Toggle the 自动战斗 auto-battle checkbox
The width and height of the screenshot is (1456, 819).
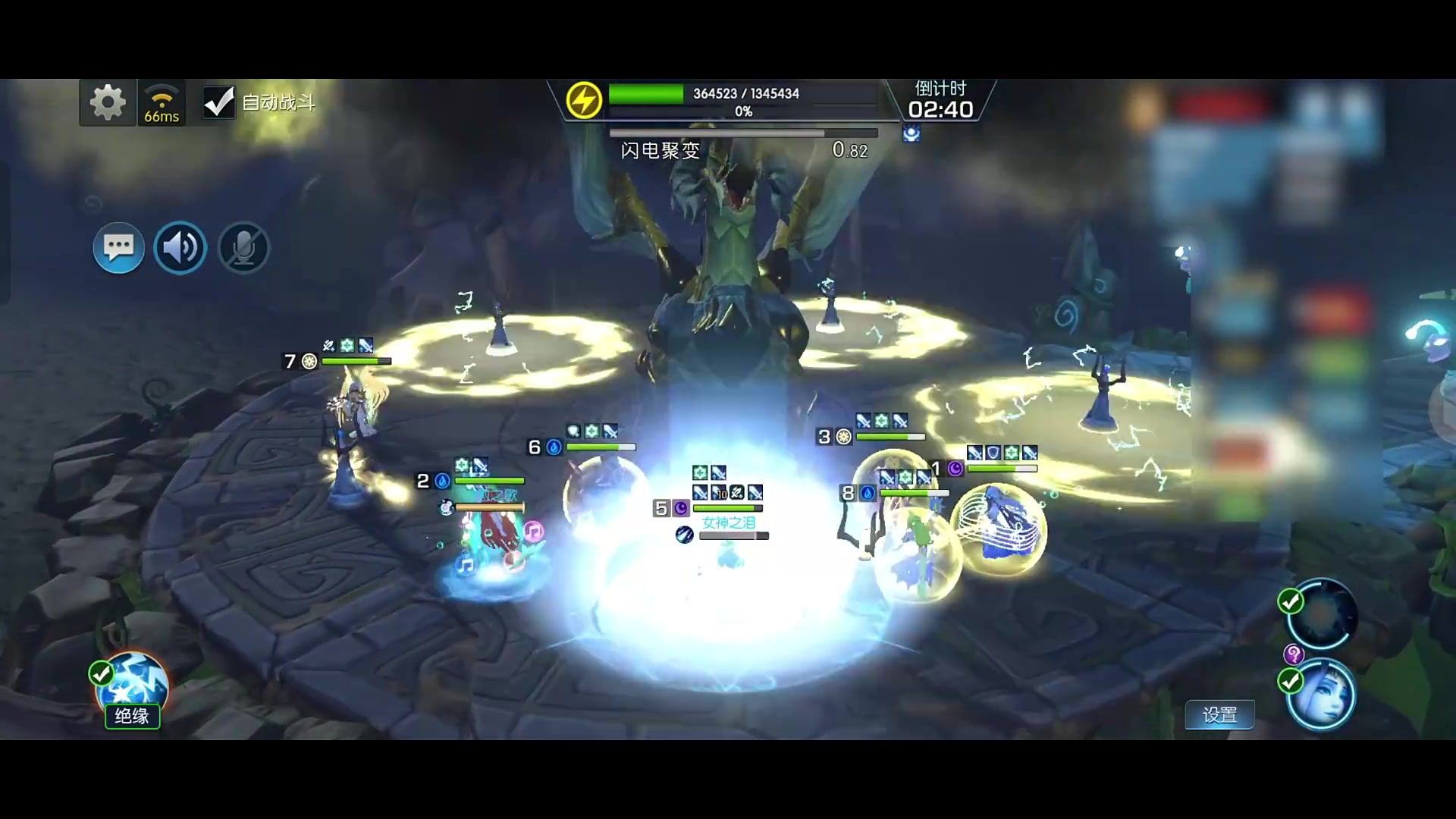pyautogui.click(x=218, y=102)
